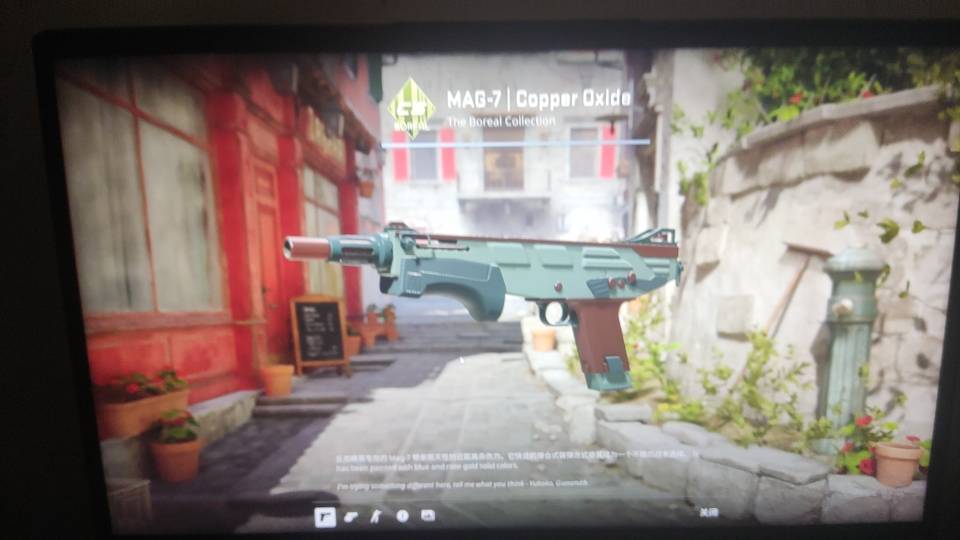This screenshot has height=540, width=960.
Task: Close the inspect screen with 关闭
Action: tap(708, 512)
